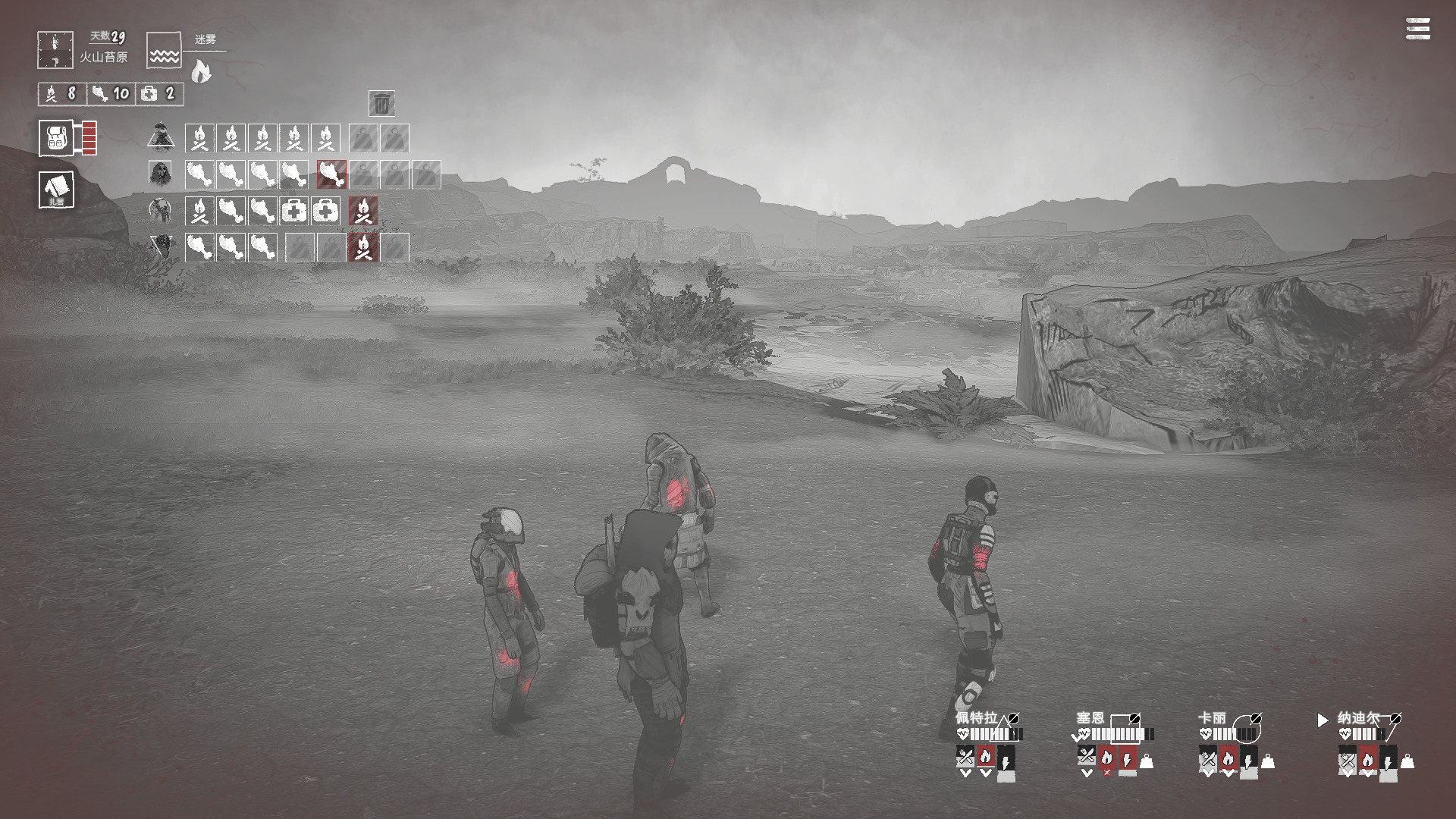Set up camp with the tent button
Image resolution: width=1456 pixels, height=819 pixels.
(56, 189)
